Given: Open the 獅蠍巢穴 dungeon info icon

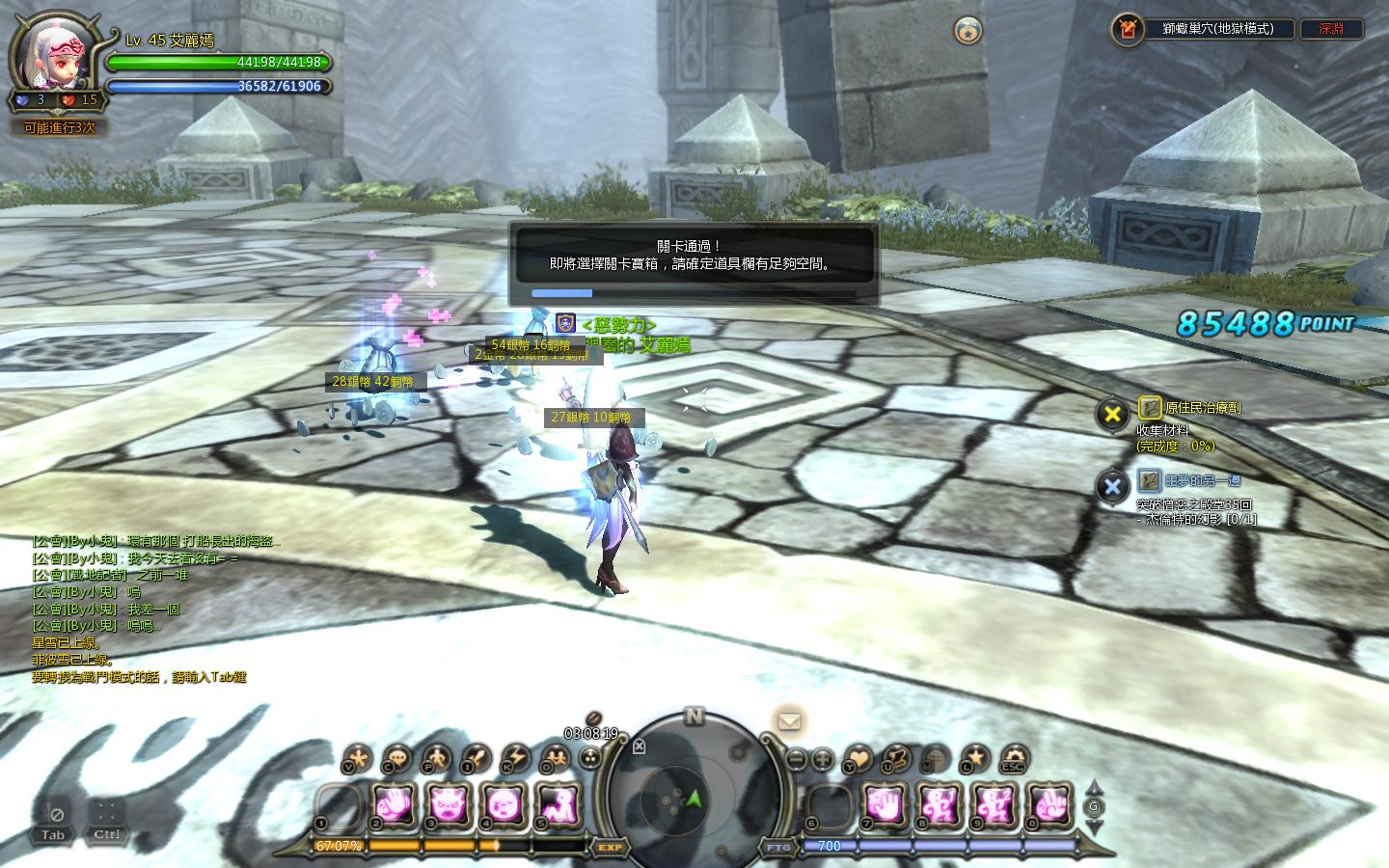Looking at the screenshot, I should click(x=1127, y=30).
